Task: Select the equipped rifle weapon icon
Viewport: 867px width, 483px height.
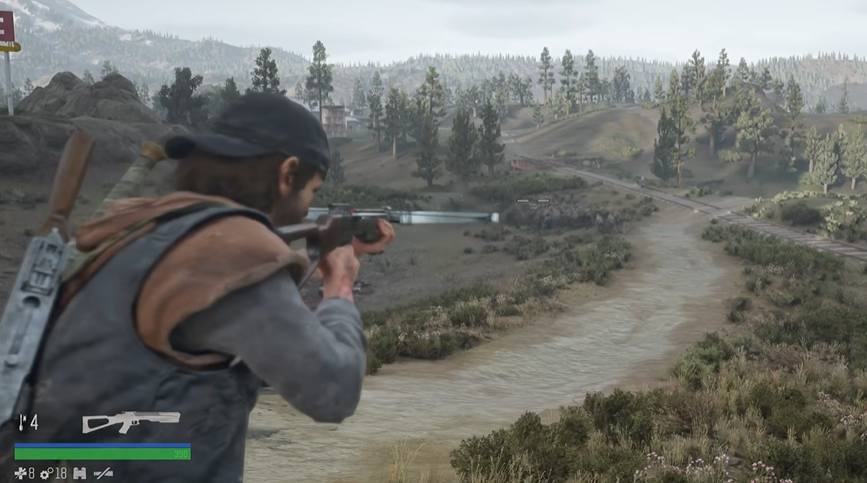Action: (131, 421)
